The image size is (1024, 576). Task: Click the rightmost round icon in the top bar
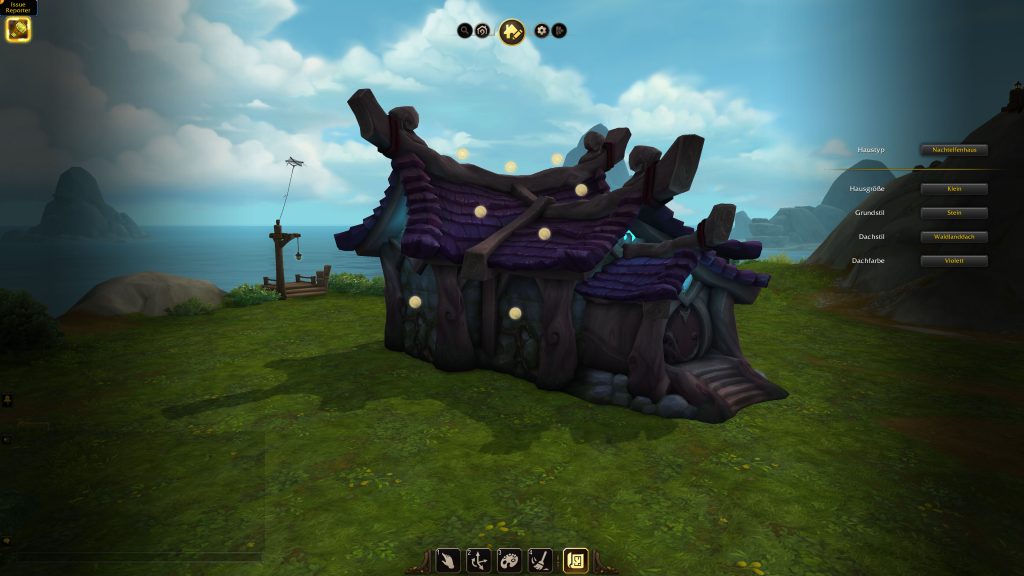pos(559,31)
